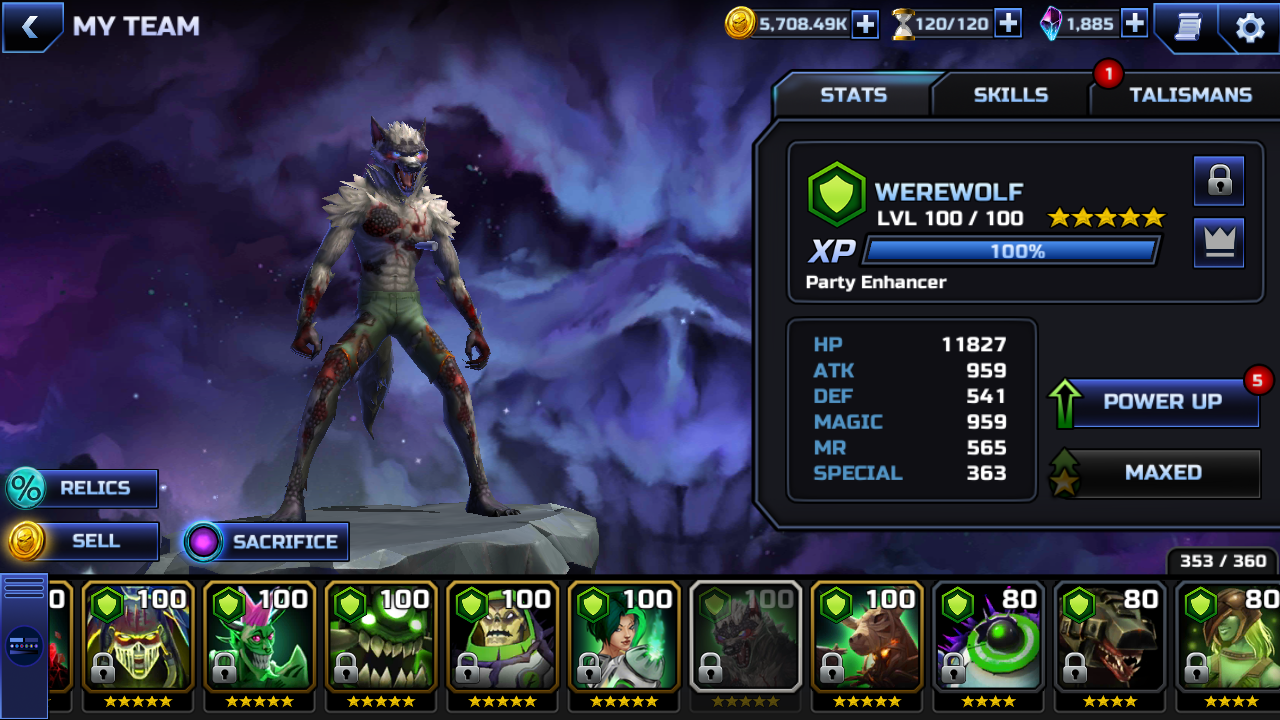Open the Relics menu

[x=84, y=489]
